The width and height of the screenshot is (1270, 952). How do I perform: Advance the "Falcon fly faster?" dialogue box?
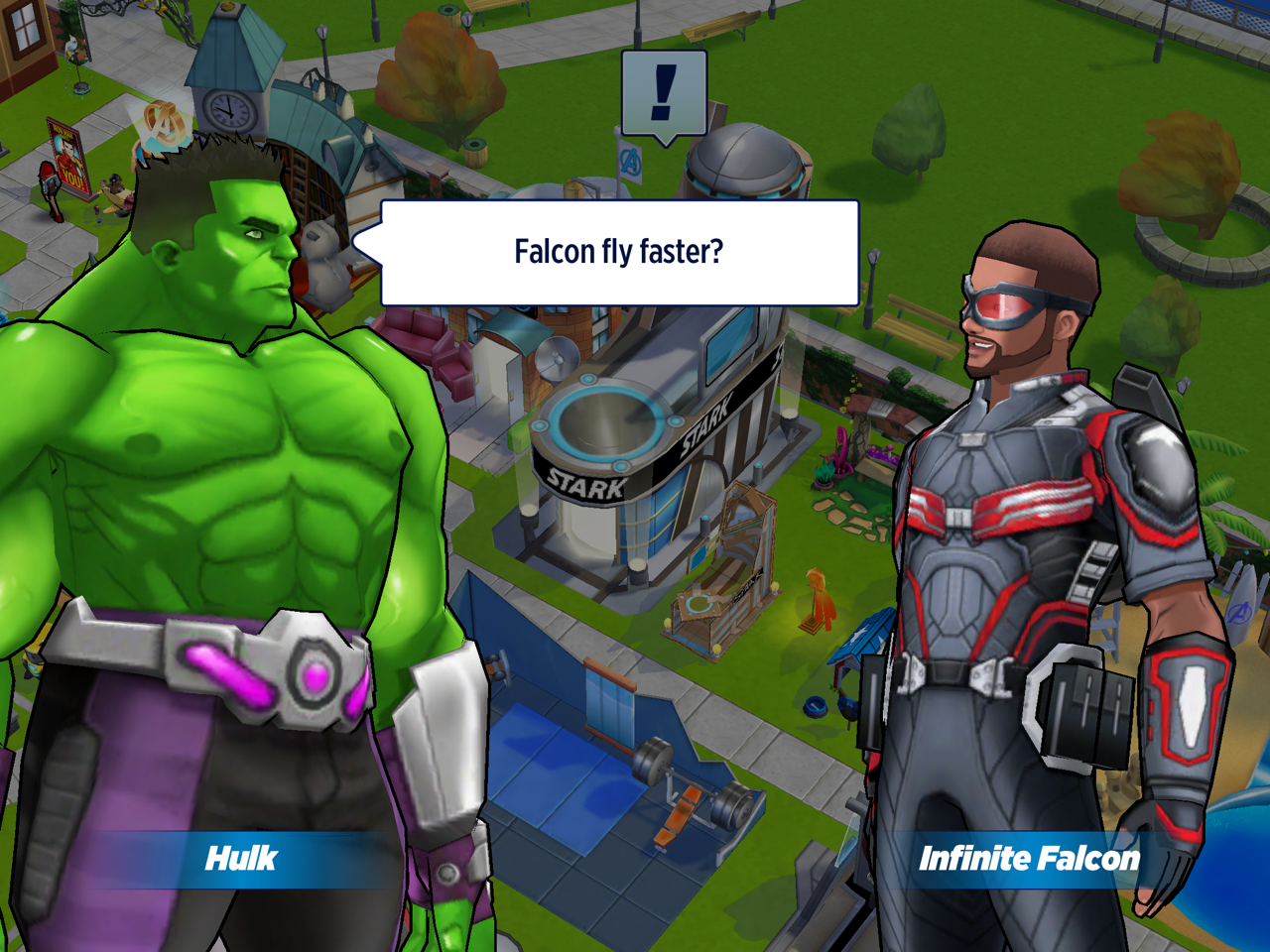tap(619, 253)
